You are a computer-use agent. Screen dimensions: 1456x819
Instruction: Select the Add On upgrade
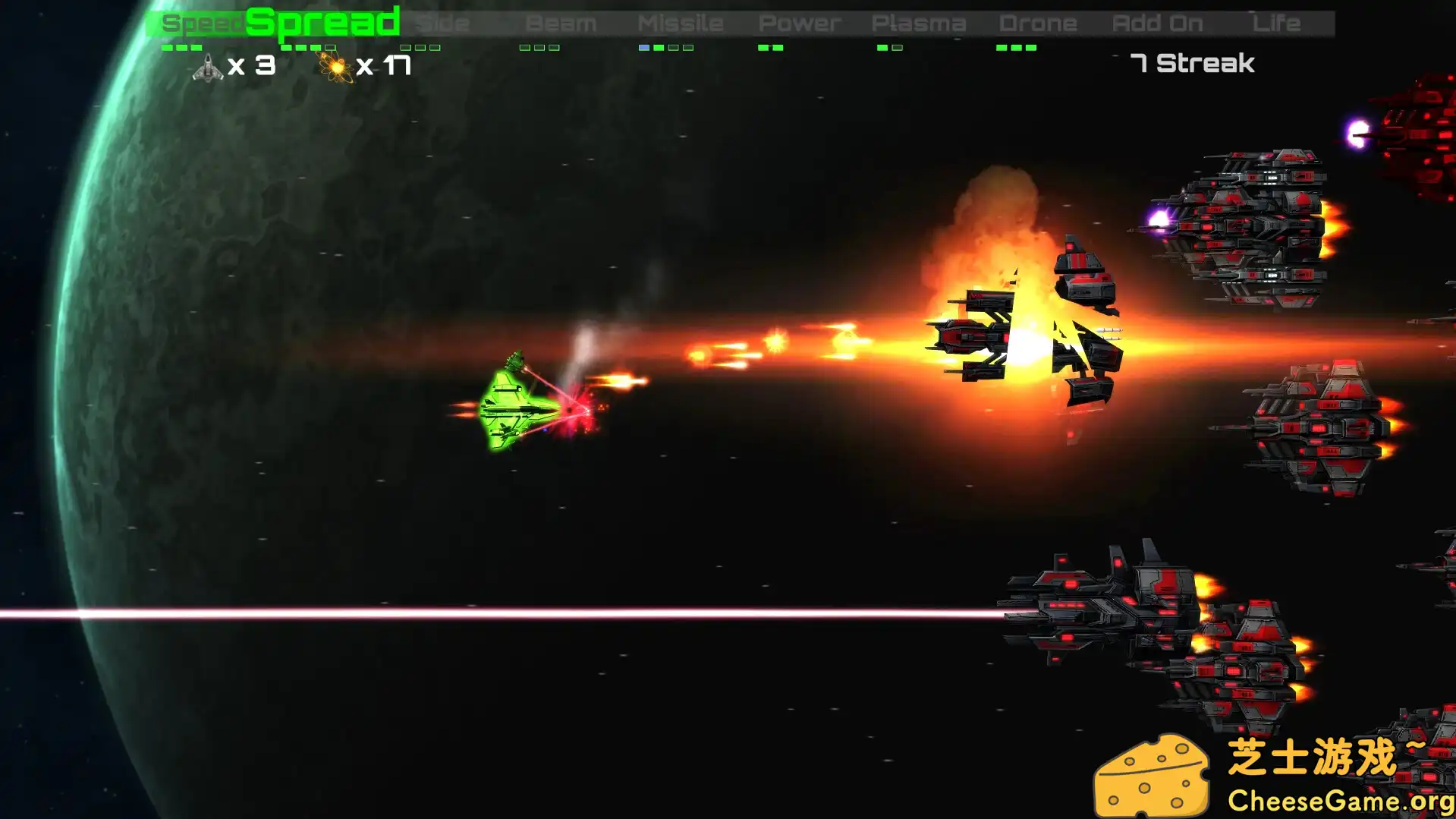[x=1159, y=22]
